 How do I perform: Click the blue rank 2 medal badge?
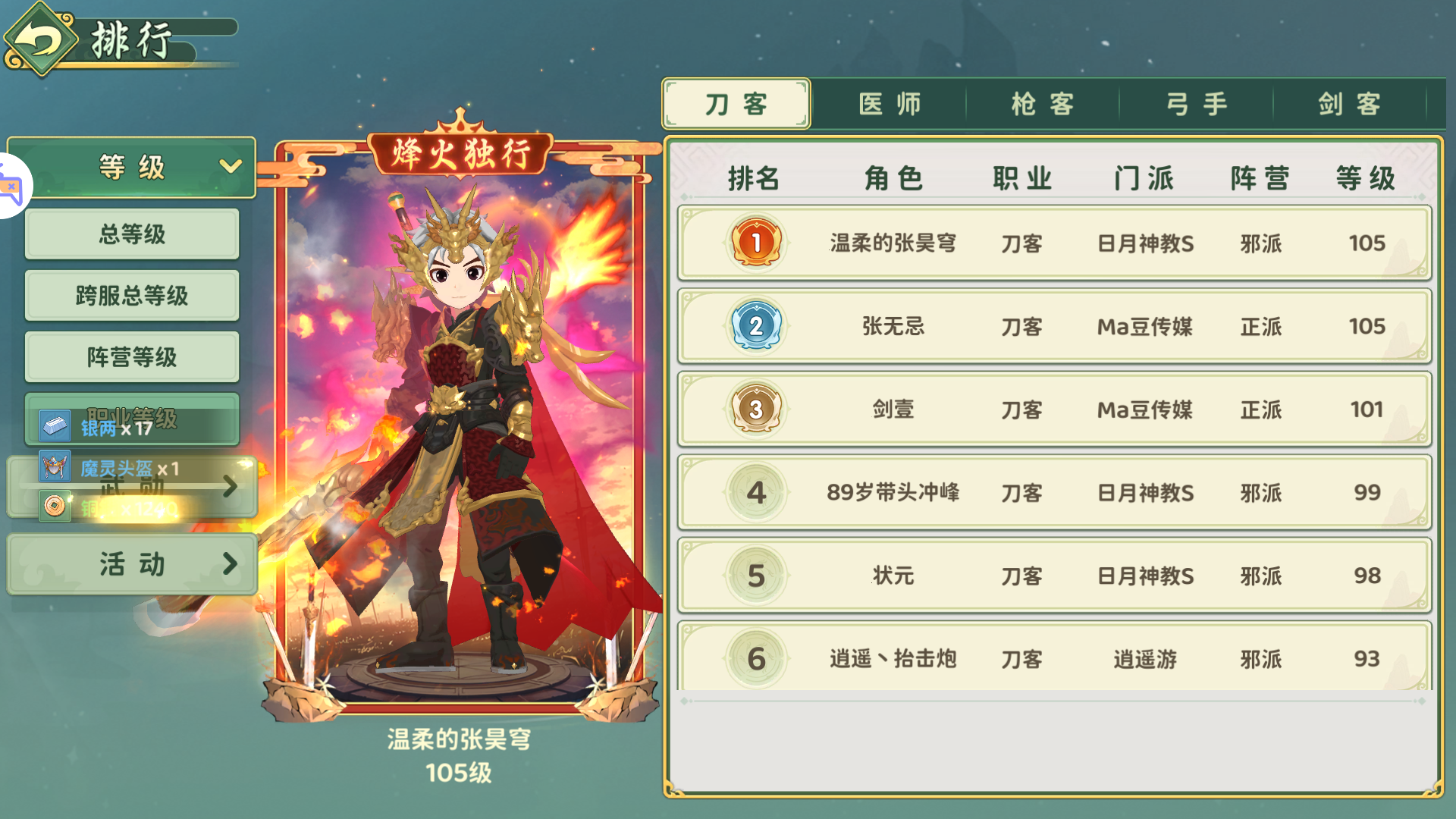(757, 326)
